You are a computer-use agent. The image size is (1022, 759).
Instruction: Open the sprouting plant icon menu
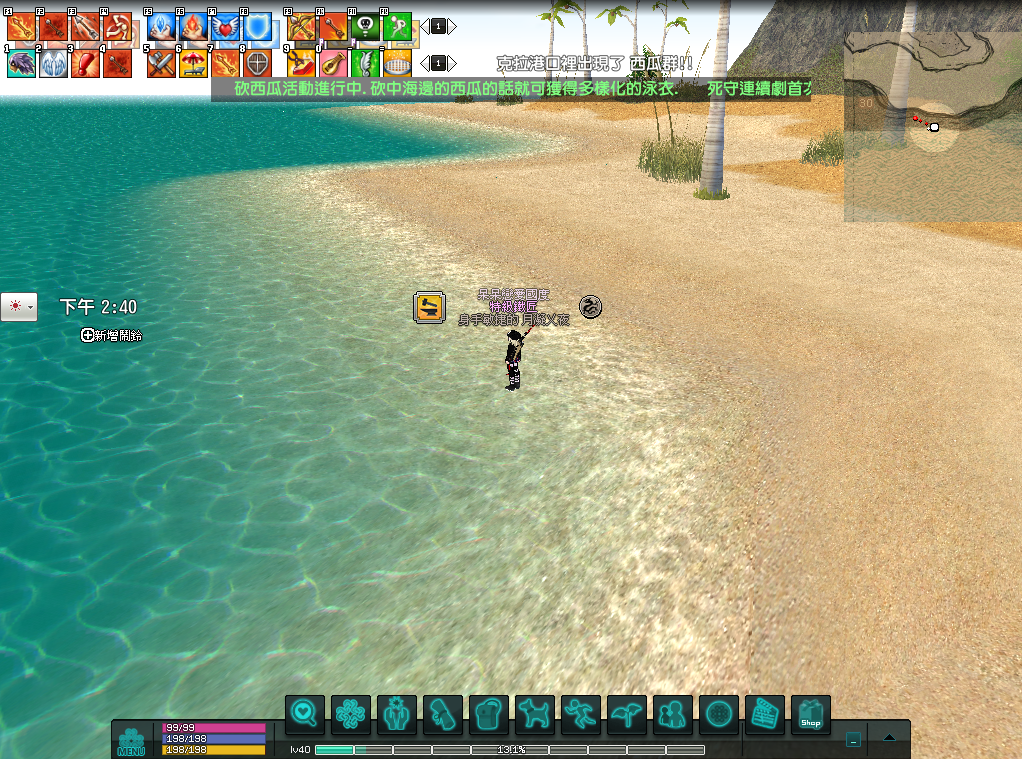pyautogui.click(x=627, y=715)
